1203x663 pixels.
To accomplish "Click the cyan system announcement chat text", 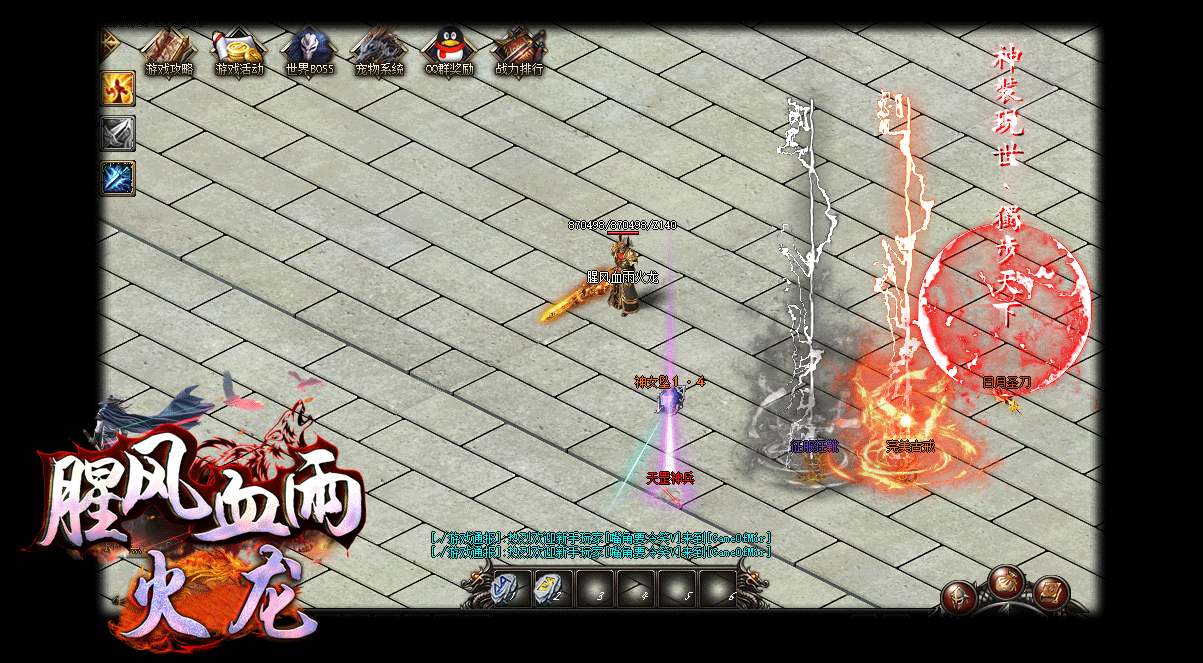I will click(x=600, y=544).
